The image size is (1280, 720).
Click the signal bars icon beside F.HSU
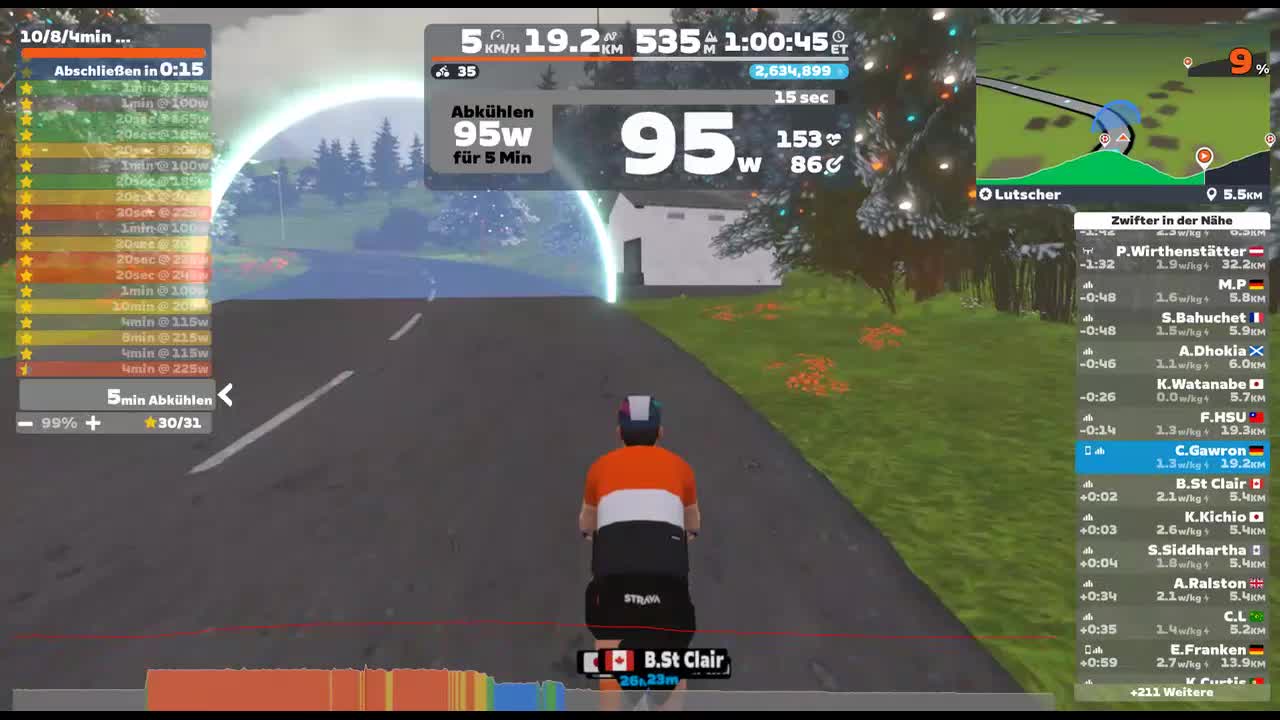(1088, 419)
